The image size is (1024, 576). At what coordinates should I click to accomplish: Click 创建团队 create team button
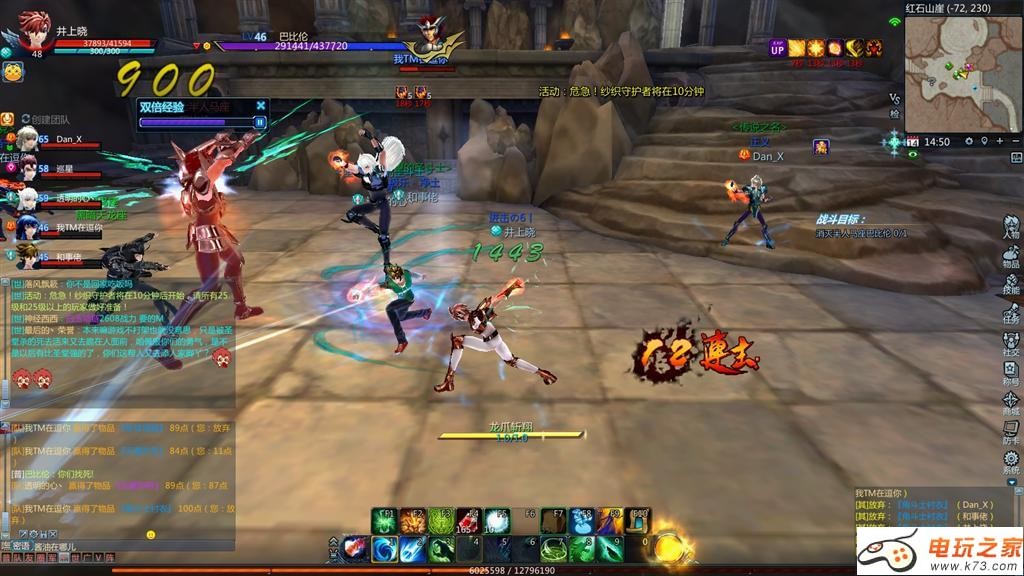pos(45,120)
